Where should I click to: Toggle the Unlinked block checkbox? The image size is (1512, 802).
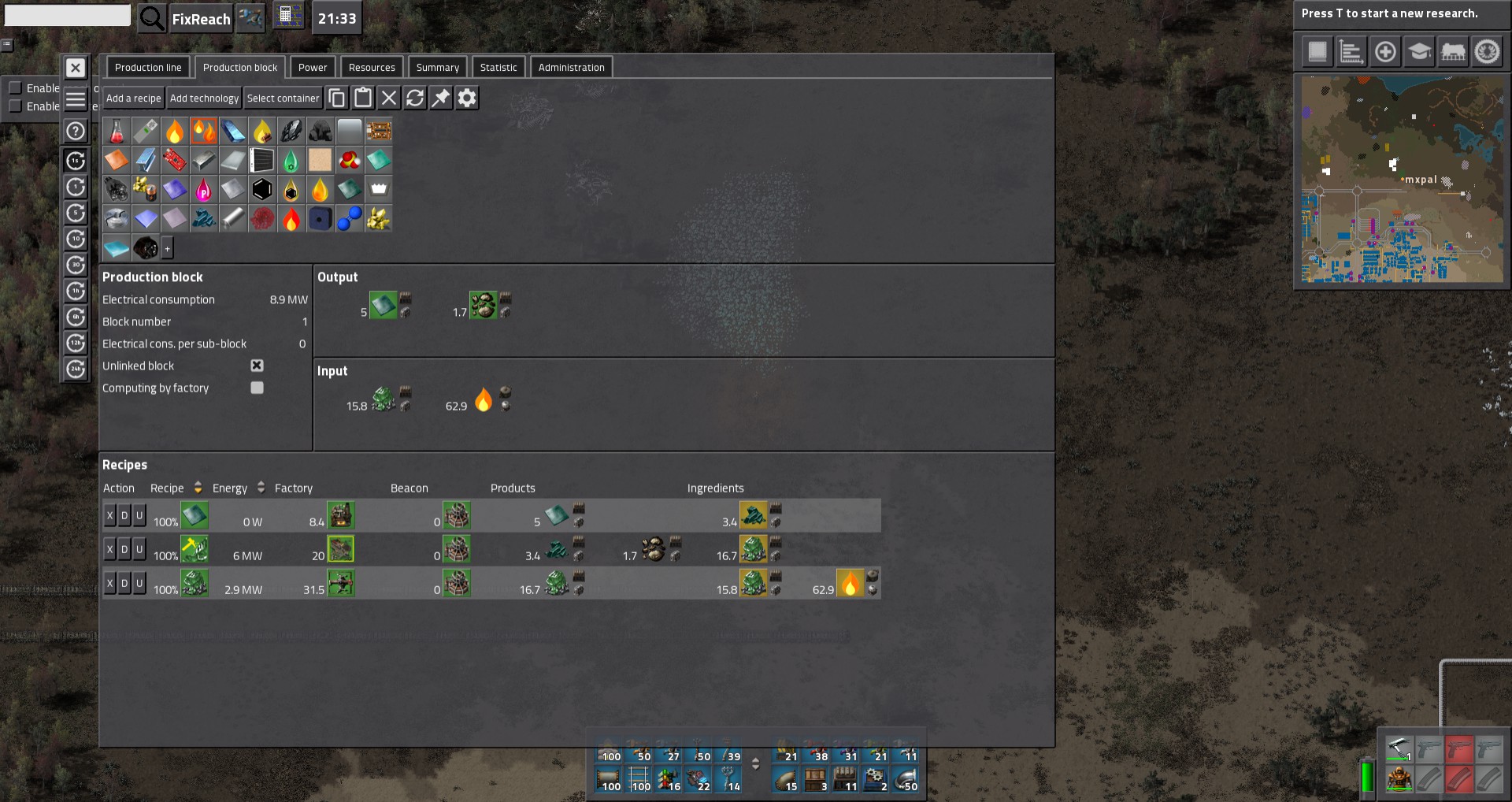coord(257,366)
